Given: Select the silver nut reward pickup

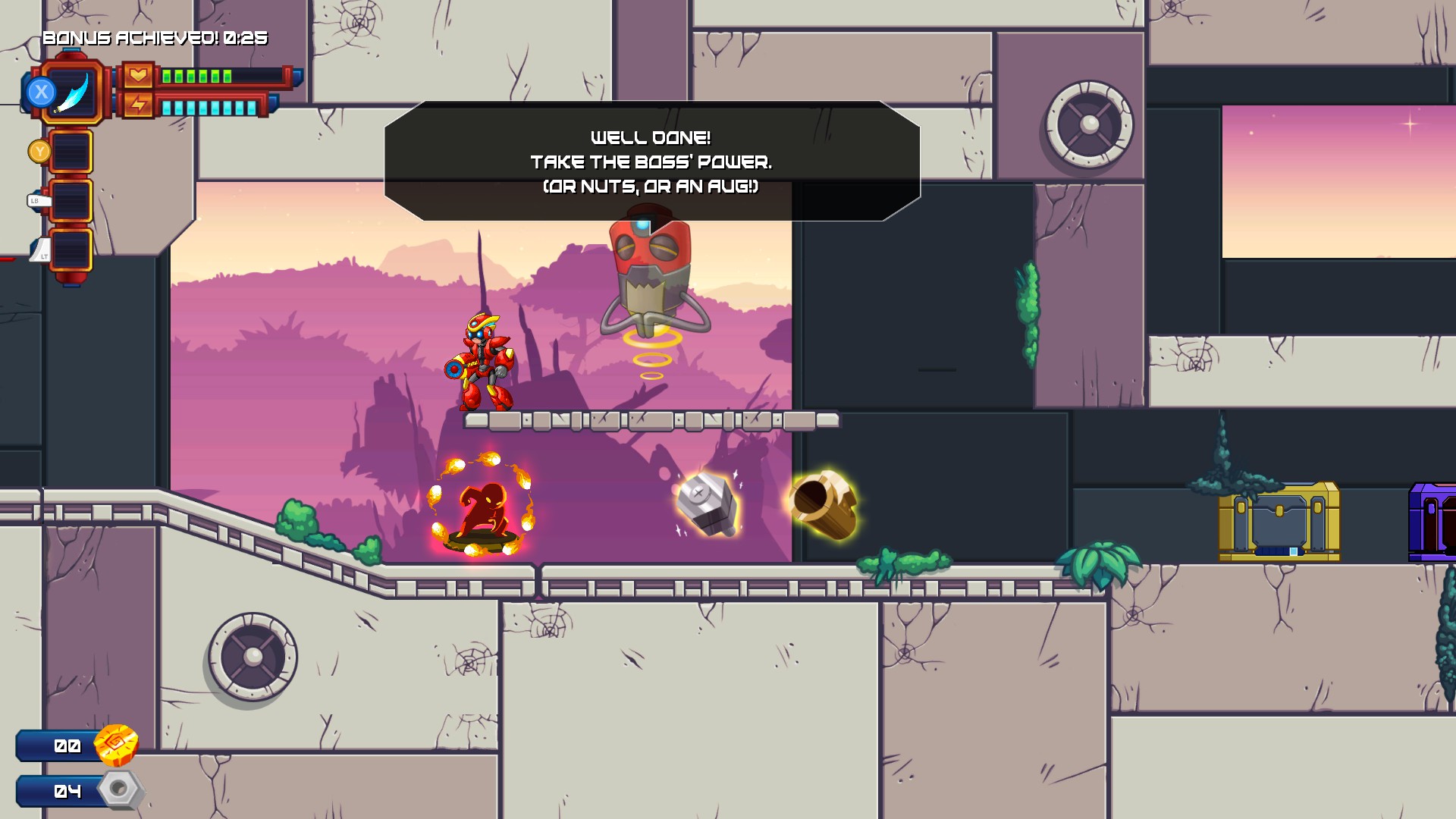Looking at the screenshot, I should click(705, 504).
